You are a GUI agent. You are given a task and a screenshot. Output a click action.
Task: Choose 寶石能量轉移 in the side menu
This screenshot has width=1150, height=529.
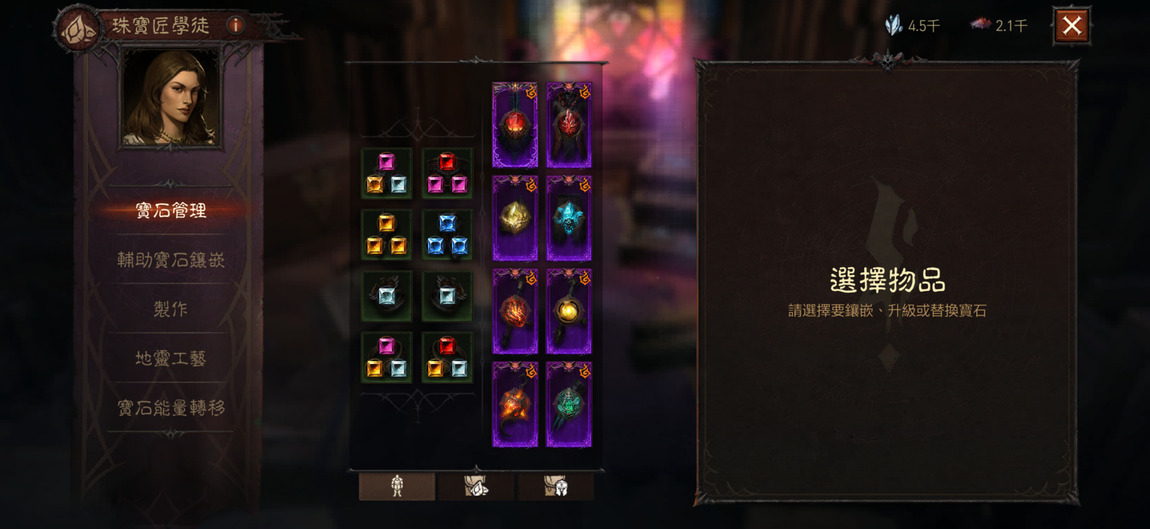[x=171, y=408]
